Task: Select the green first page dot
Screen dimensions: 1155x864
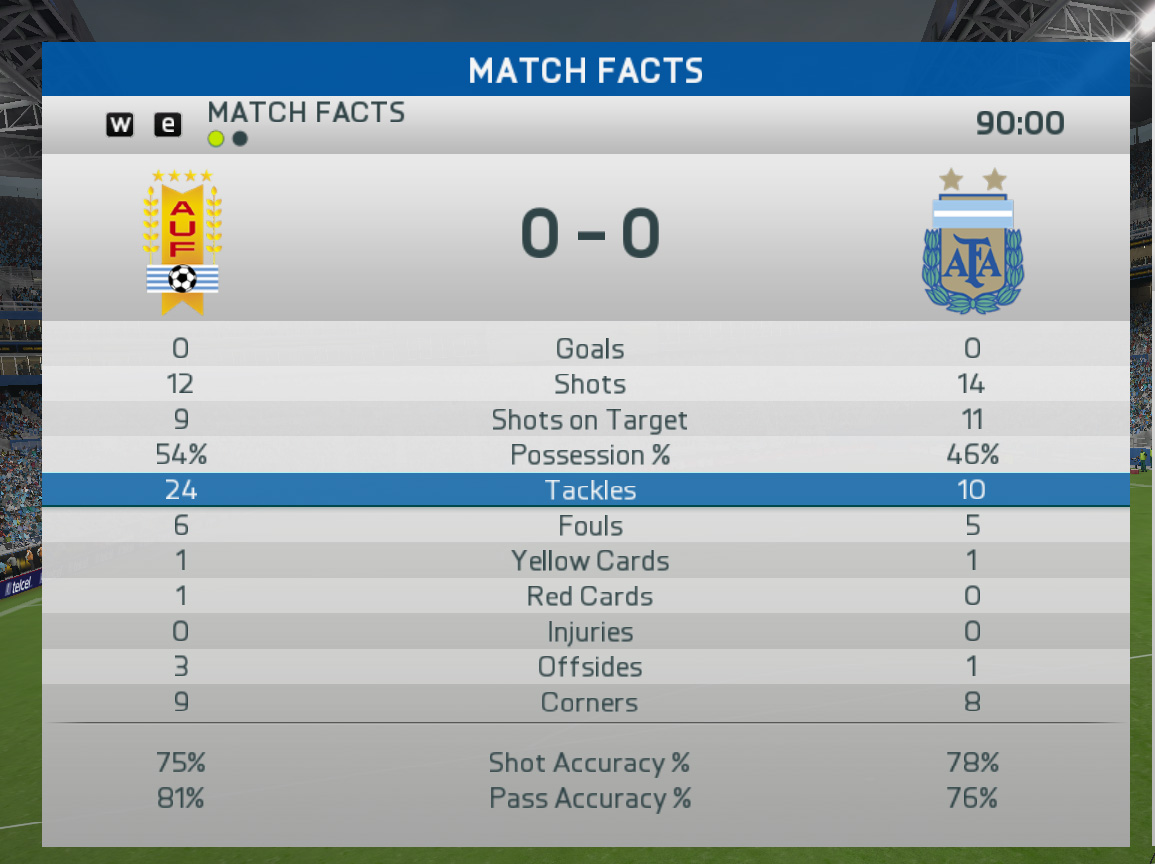Action: (216, 139)
